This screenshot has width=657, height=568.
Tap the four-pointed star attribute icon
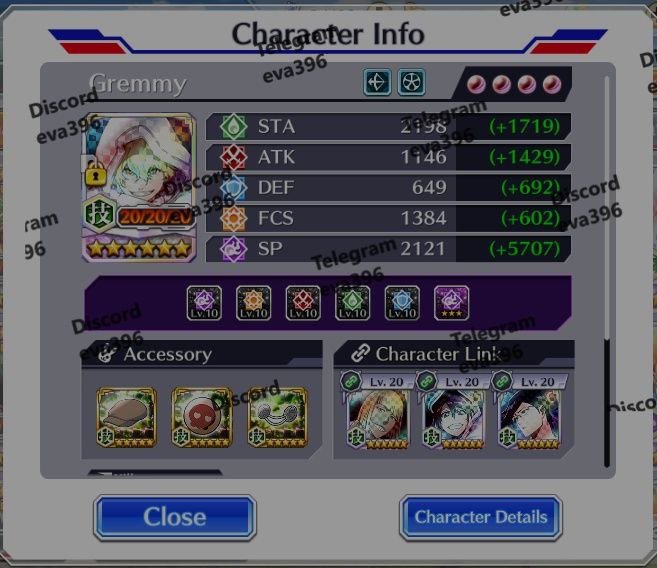coord(377,82)
